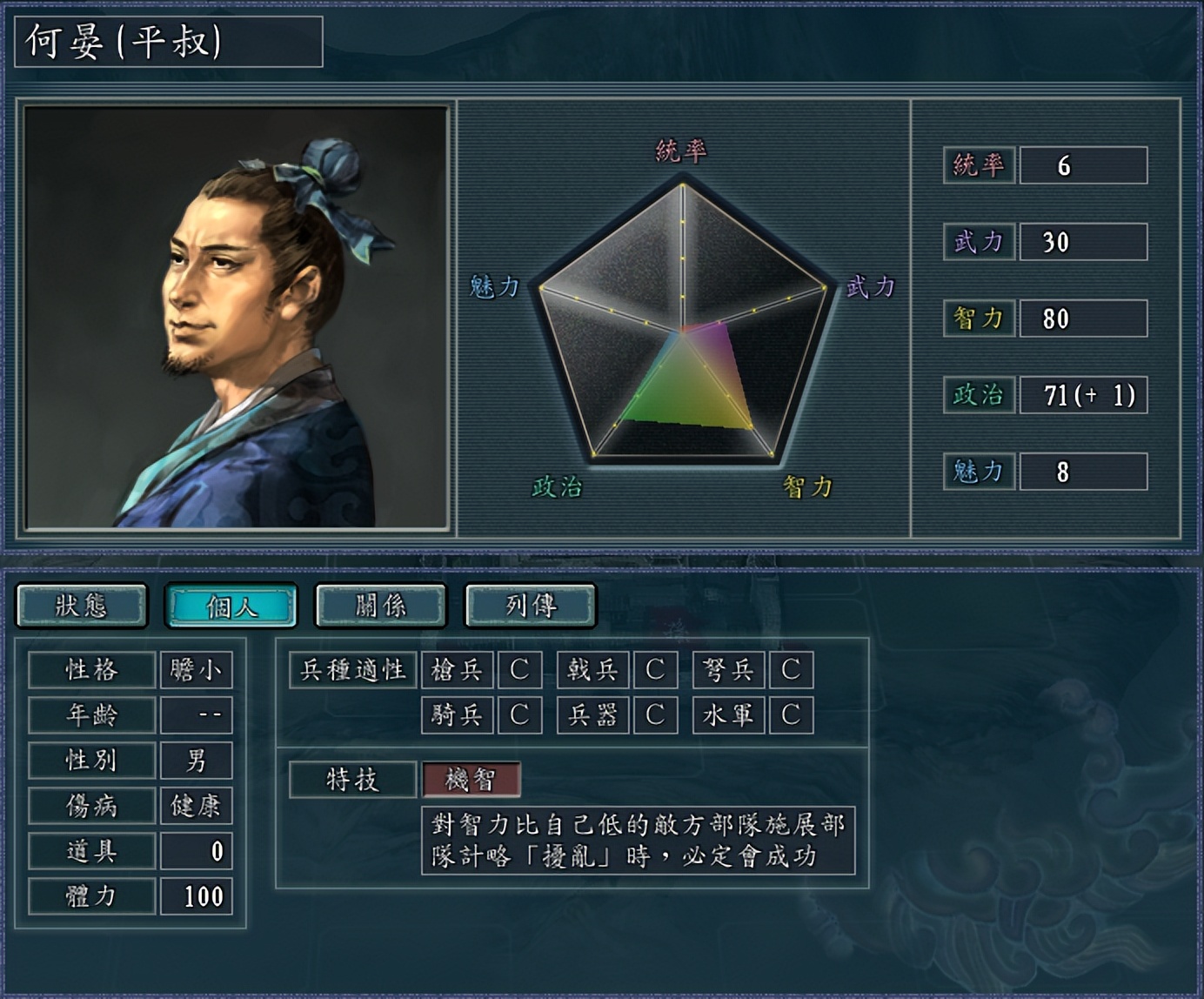Image resolution: width=1204 pixels, height=999 pixels.
Task: Click the 統率 stat label icon
Action: point(978,165)
